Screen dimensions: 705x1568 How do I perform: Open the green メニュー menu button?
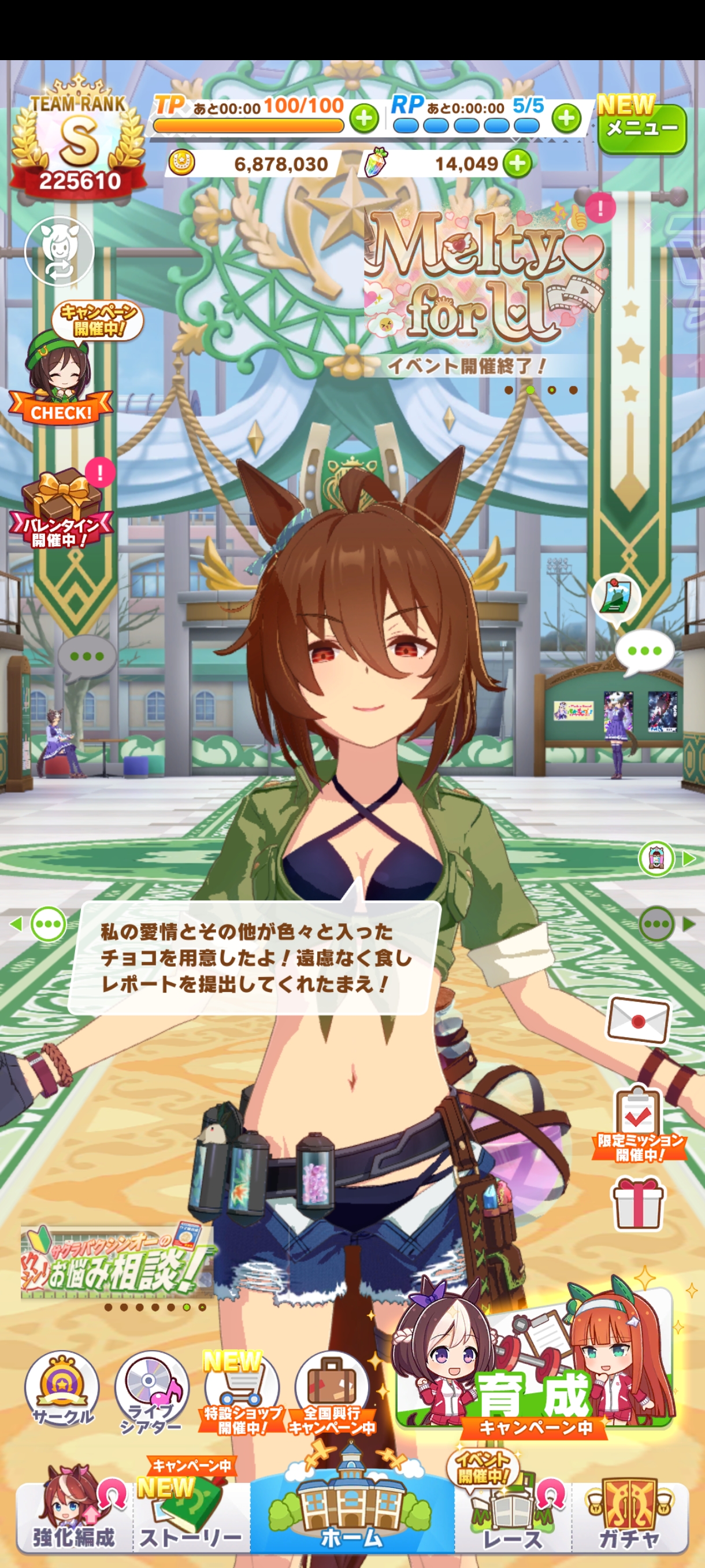[642, 127]
